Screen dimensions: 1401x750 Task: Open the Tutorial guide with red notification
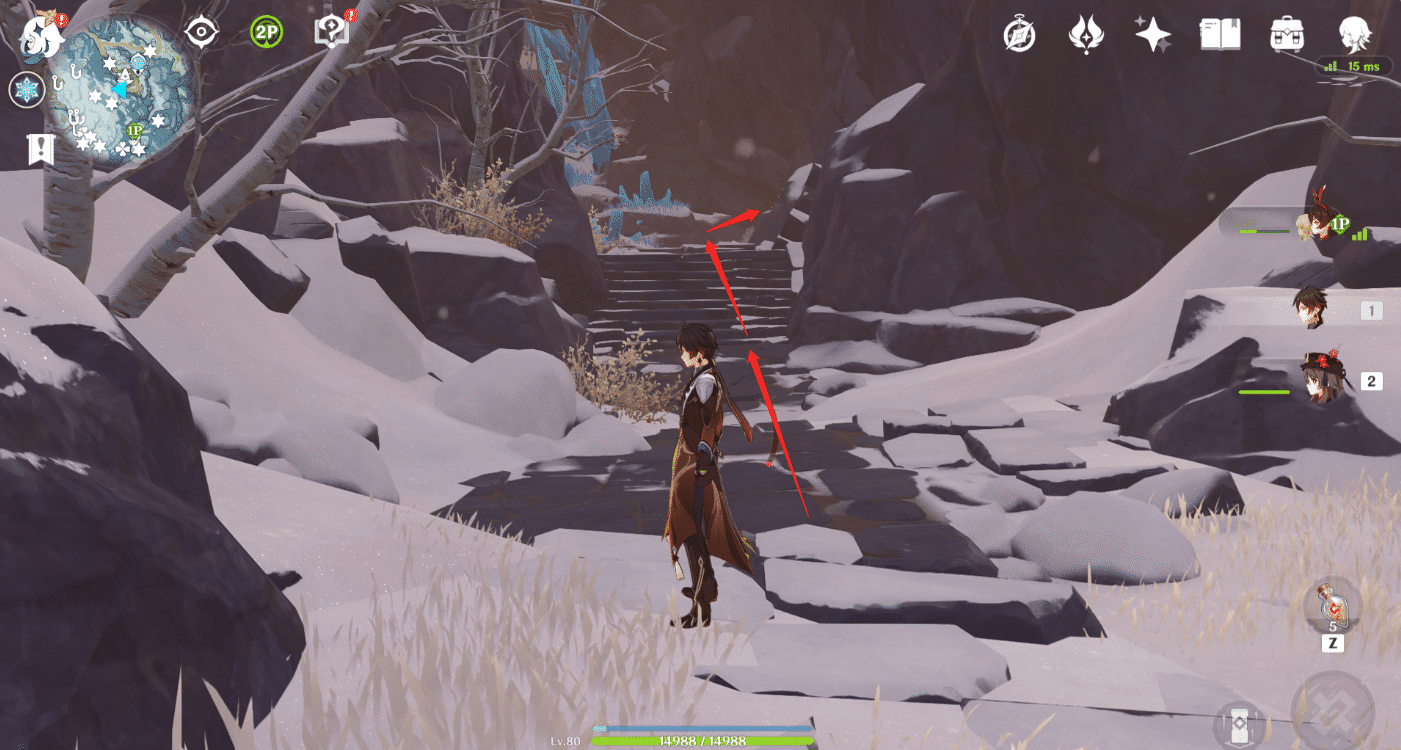point(330,30)
